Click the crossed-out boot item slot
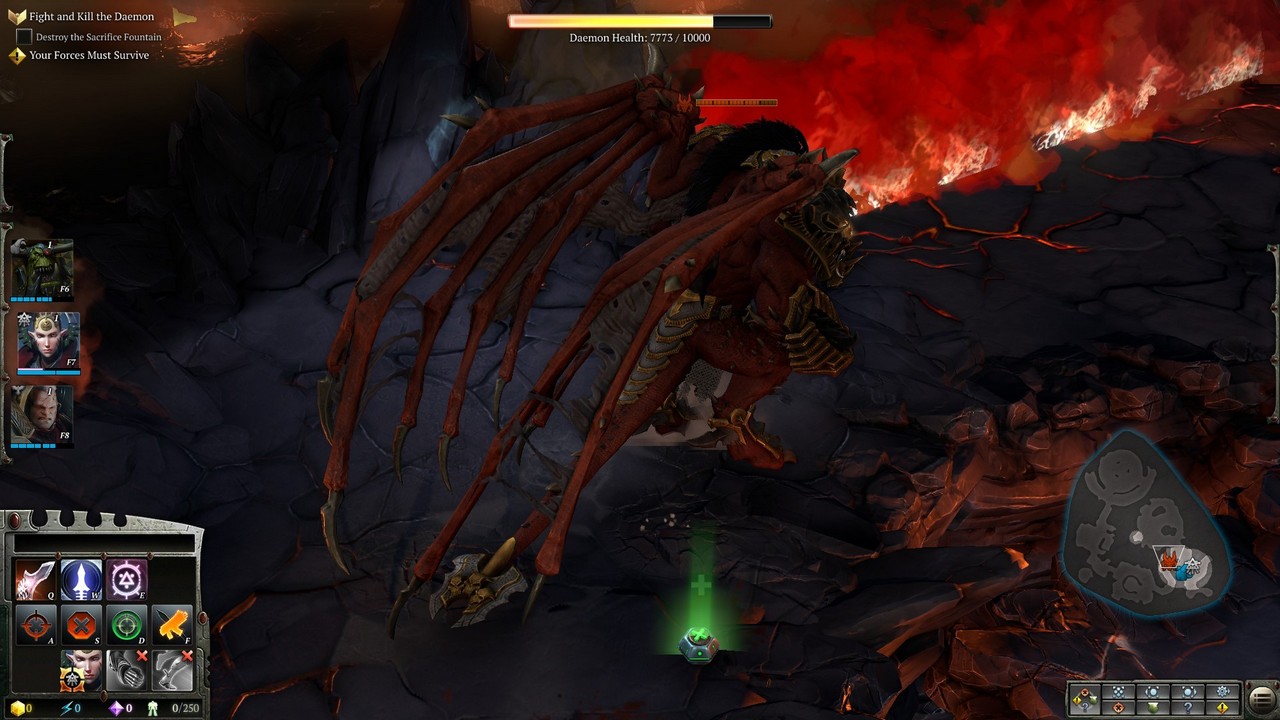The width and height of the screenshot is (1280, 720). [x=173, y=670]
